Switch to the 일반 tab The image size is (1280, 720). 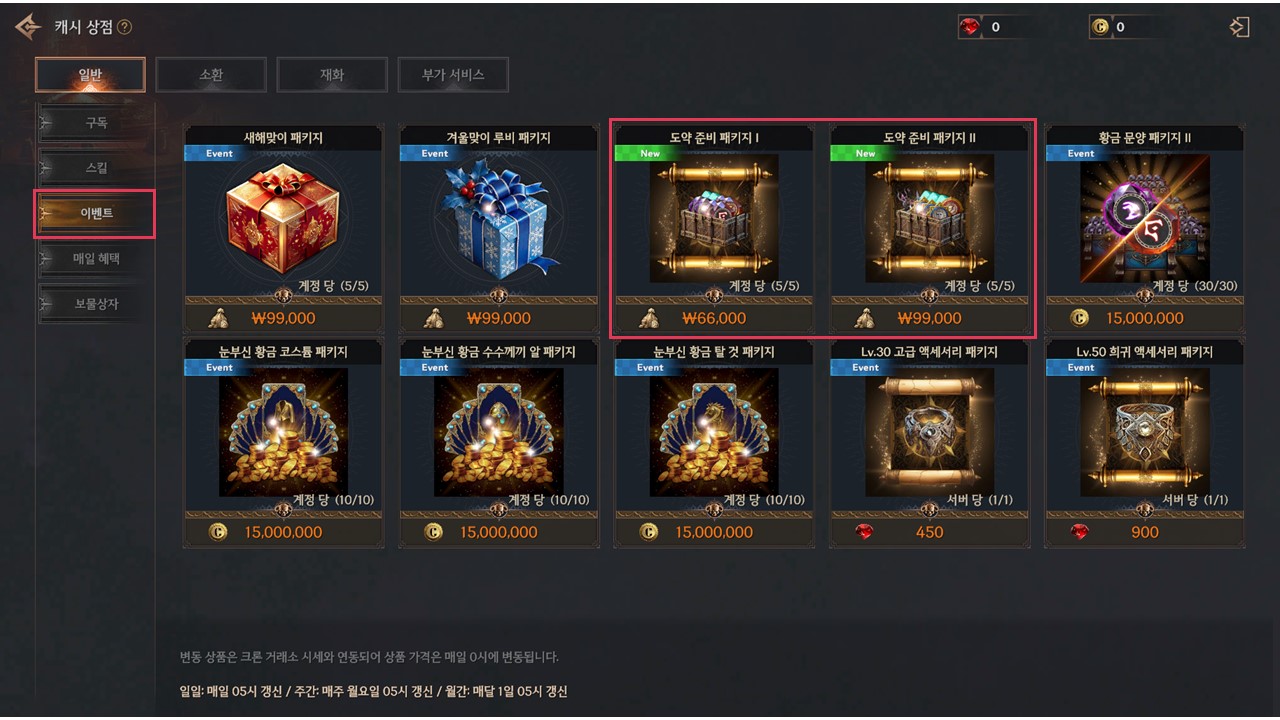pyautogui.click(x=90, y=75)
